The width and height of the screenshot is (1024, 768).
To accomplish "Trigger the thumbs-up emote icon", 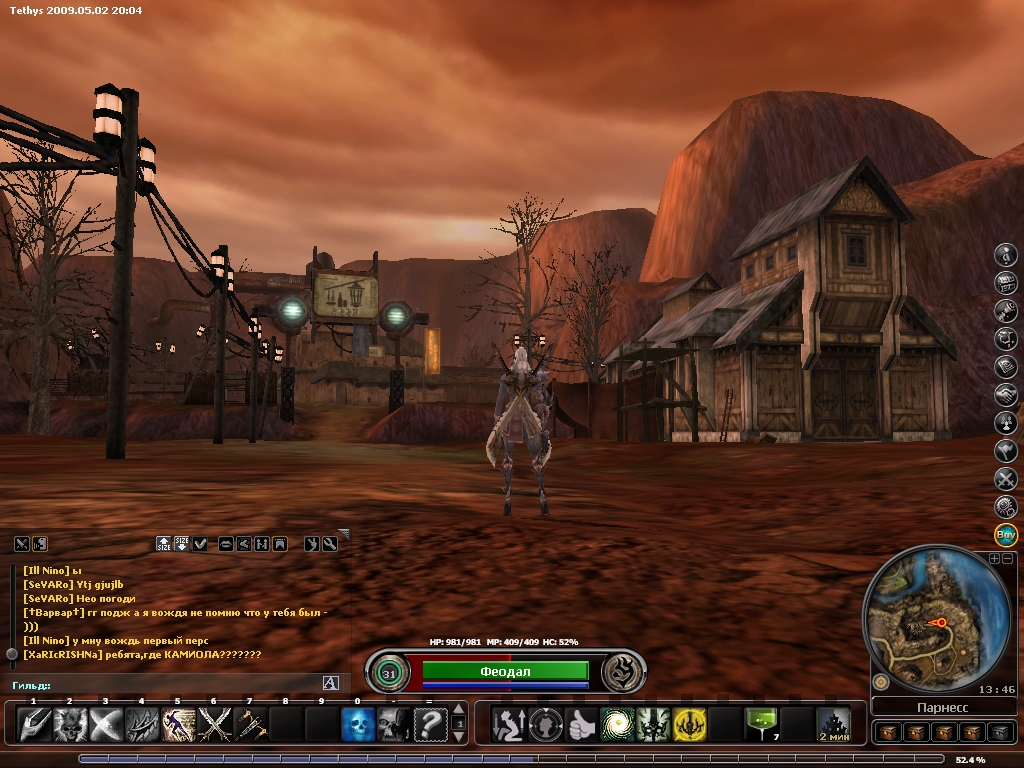I will 581,724.
